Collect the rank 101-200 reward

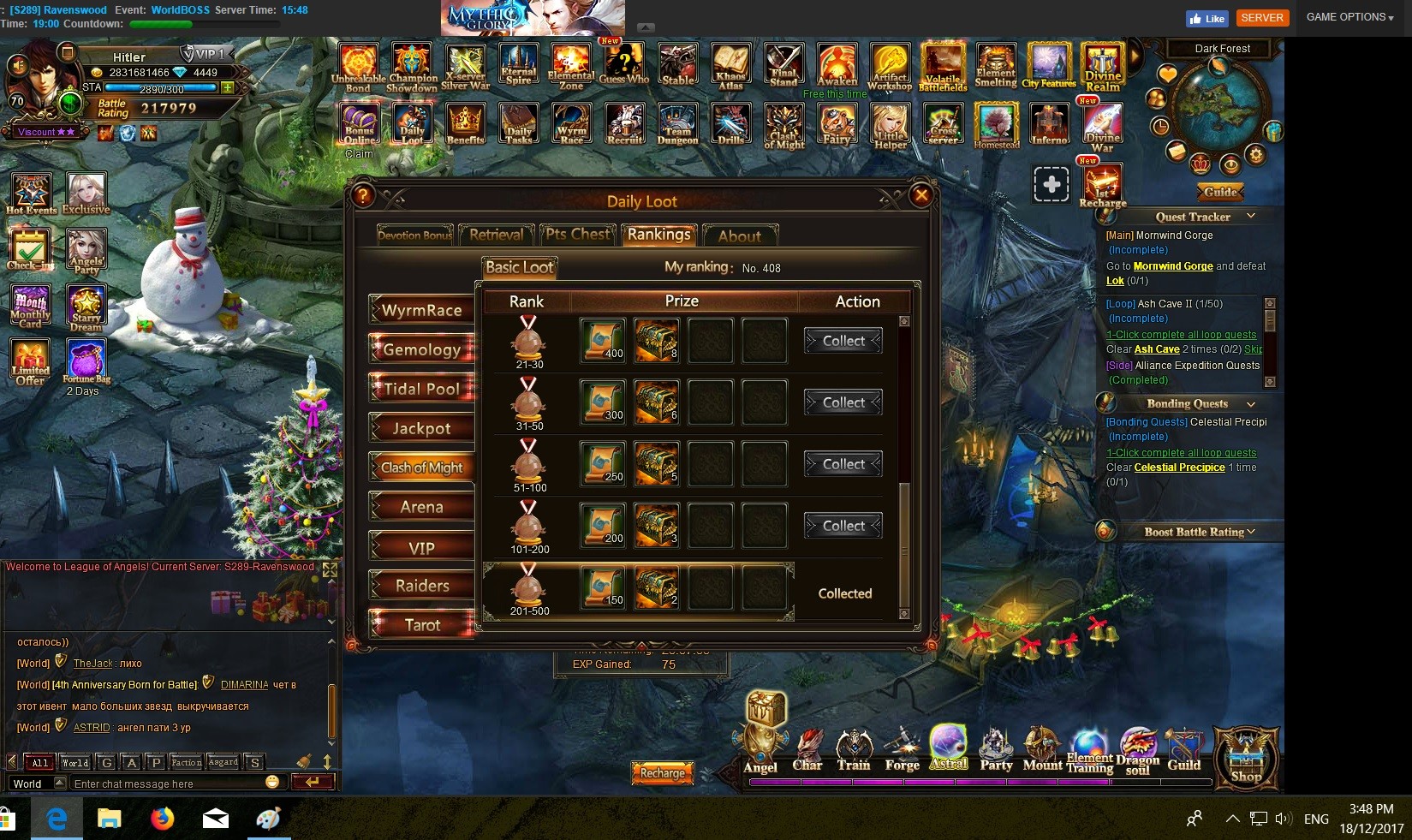point(843,526)
